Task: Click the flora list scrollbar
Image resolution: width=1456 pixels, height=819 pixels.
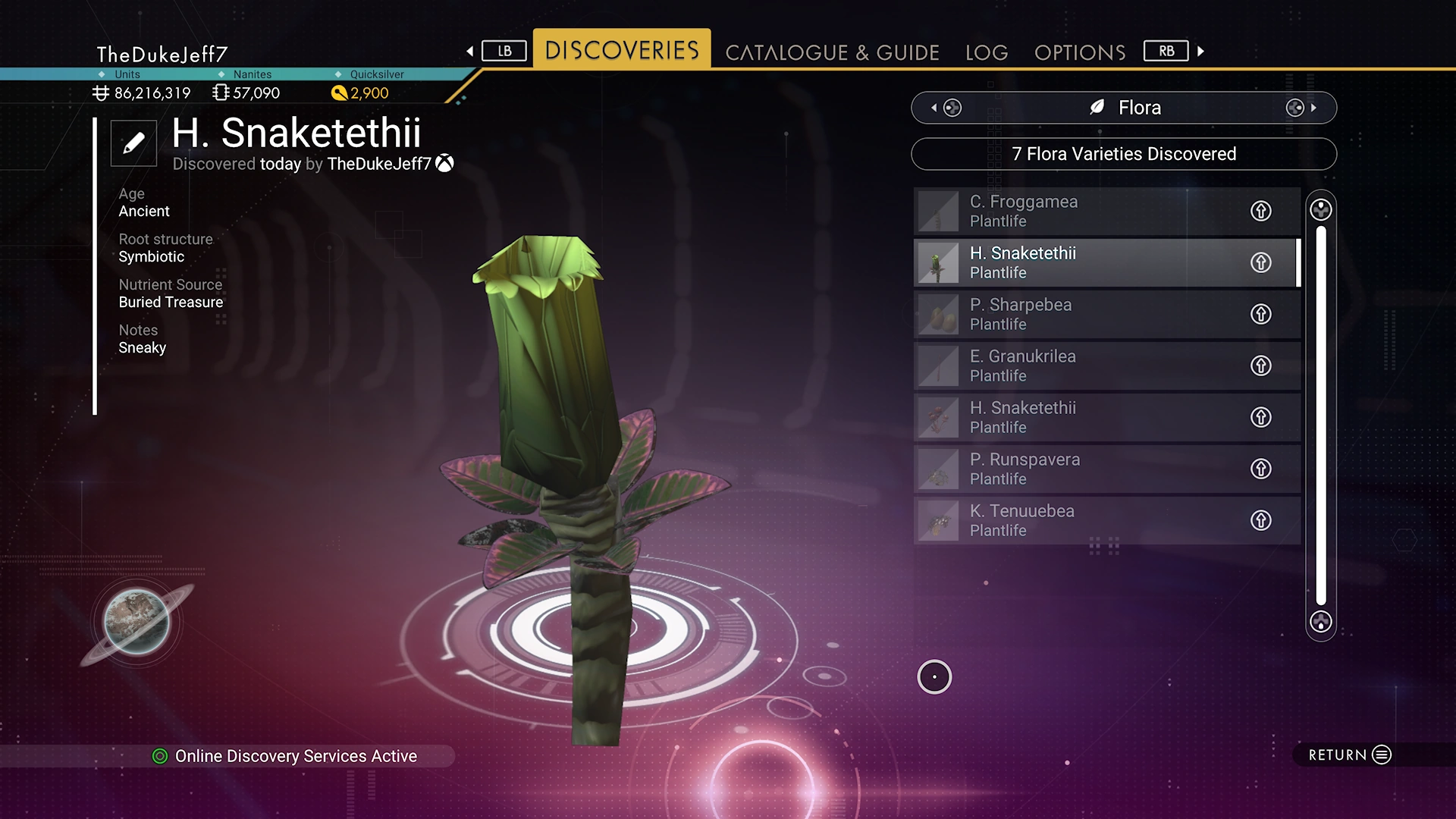Action: coord(1321,416)
